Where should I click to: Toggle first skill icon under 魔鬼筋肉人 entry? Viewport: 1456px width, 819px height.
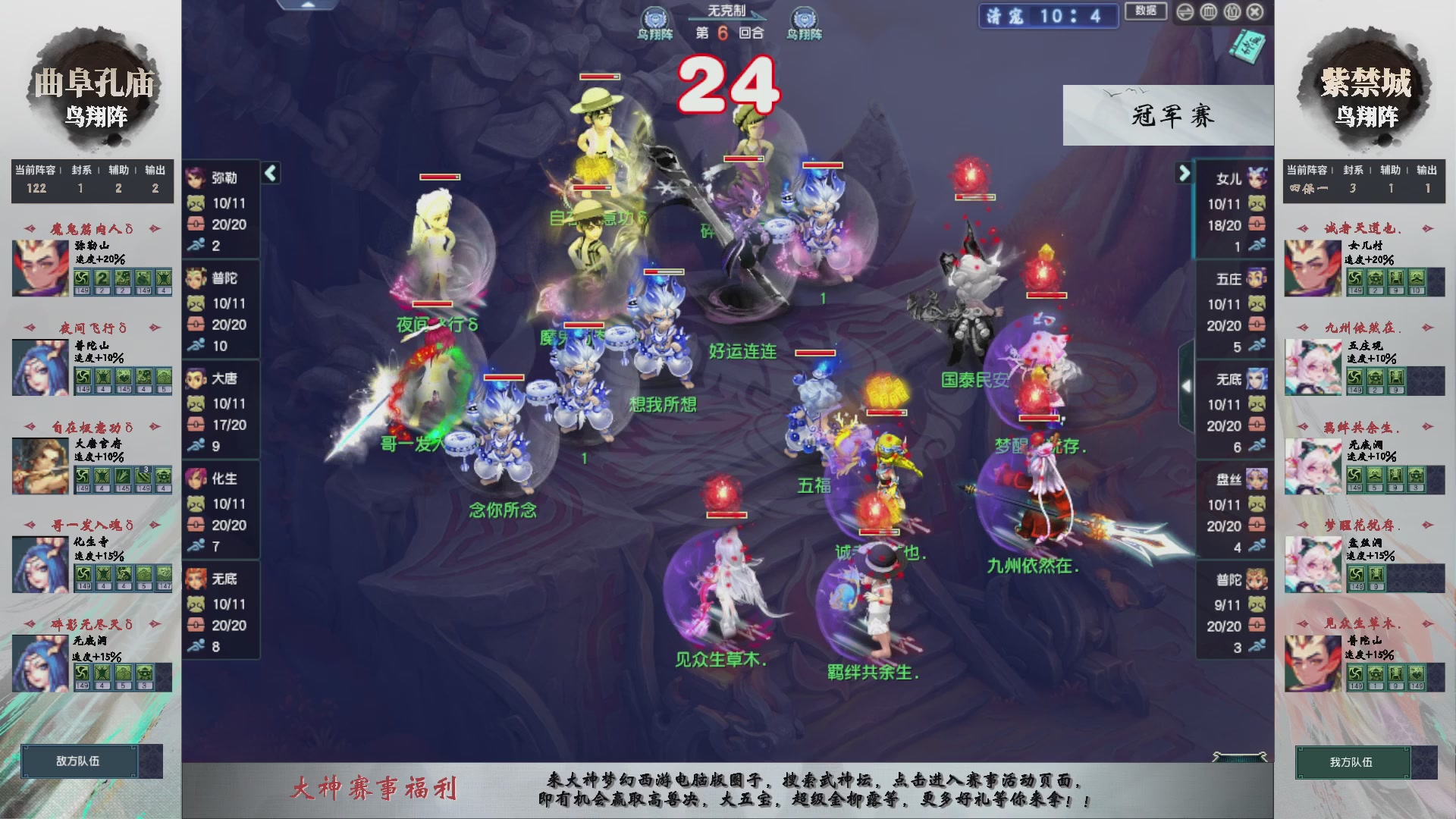[83, 279]
